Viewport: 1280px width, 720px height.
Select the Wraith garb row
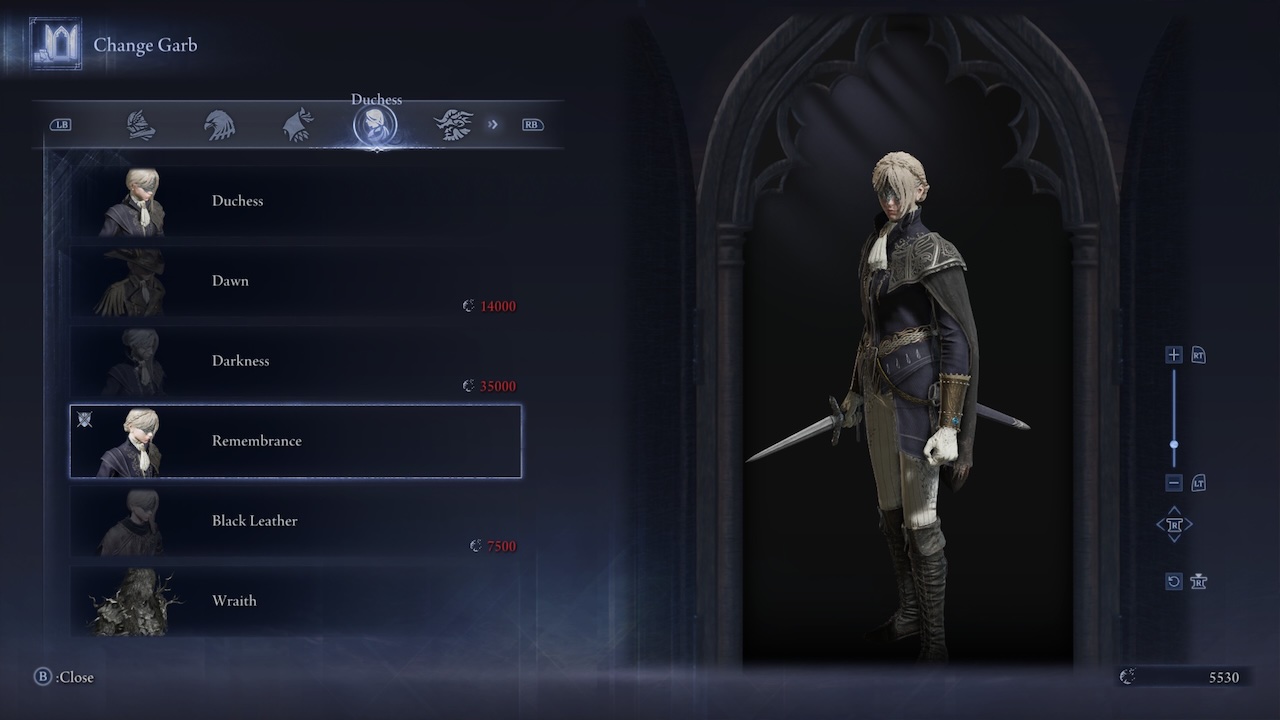click(295, 600)
